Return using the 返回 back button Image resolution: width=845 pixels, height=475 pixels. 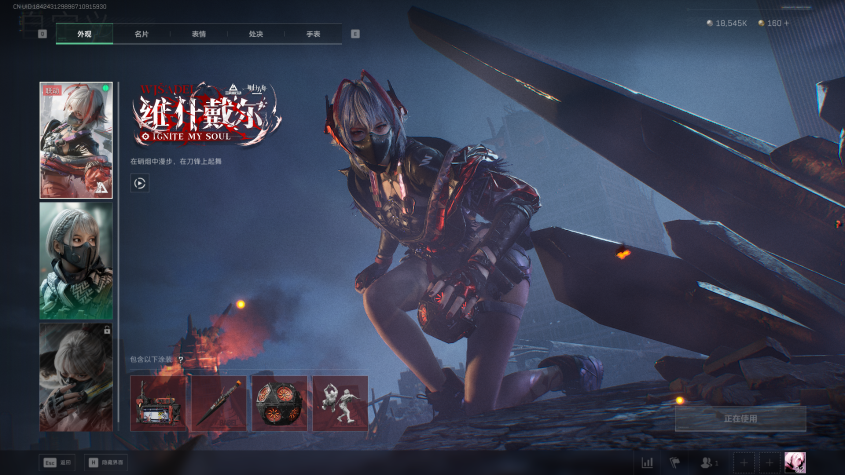(x=58, y=463)
